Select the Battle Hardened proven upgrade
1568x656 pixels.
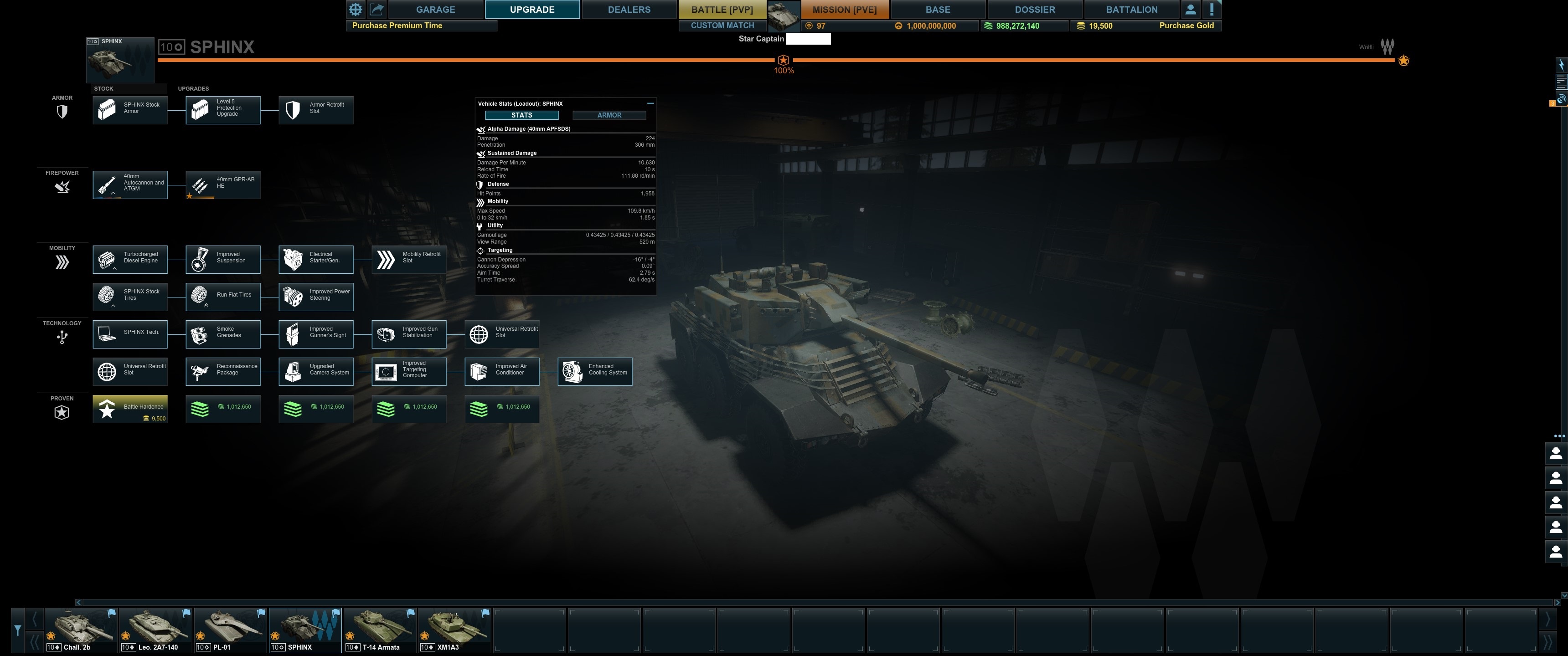(129, 409)
